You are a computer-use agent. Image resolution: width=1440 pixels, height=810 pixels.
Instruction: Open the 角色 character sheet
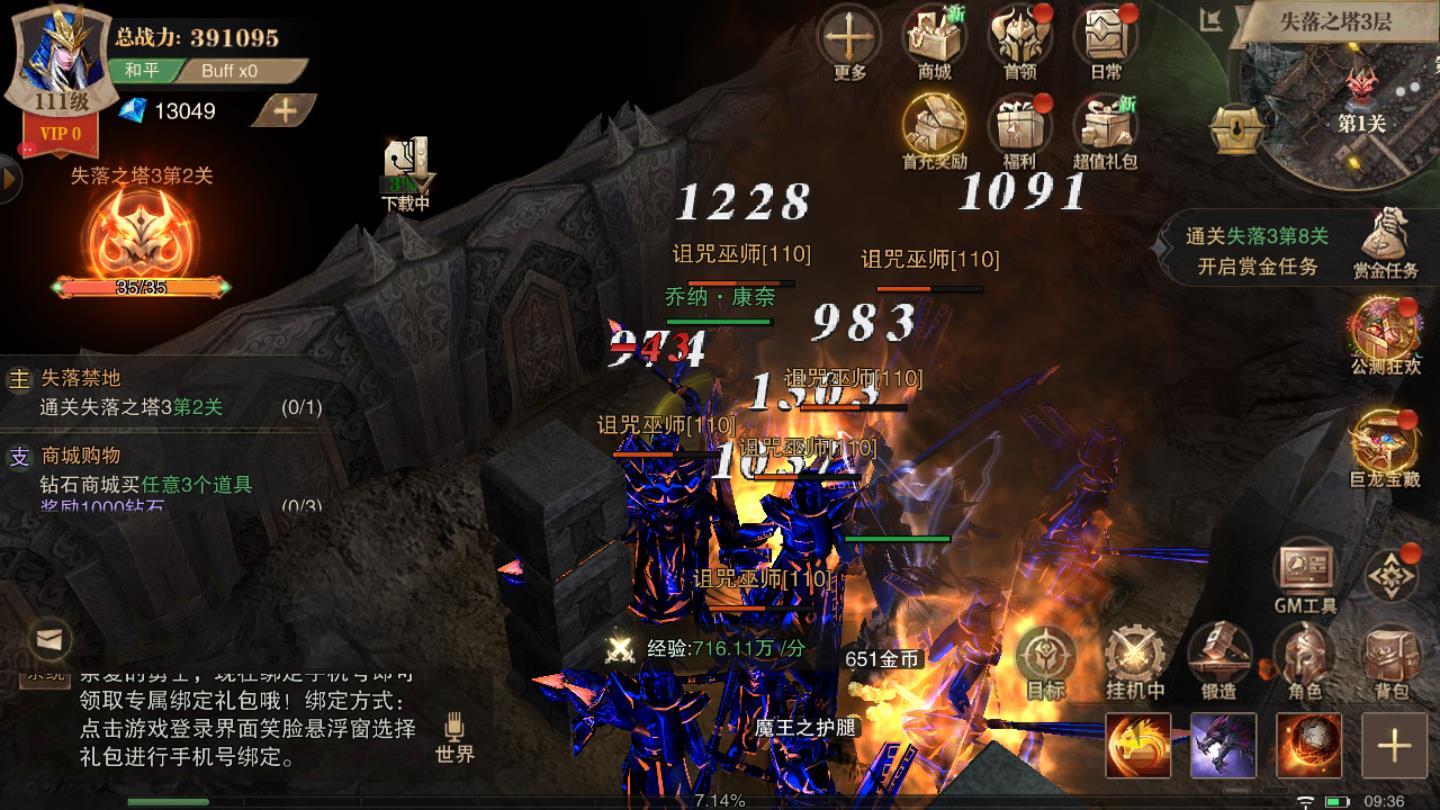(1305, 658)
